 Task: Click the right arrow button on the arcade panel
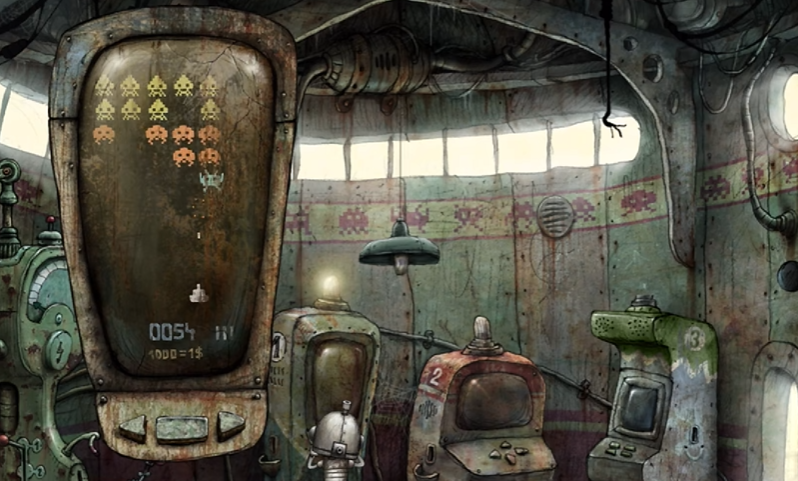click(x=231, y=424)
